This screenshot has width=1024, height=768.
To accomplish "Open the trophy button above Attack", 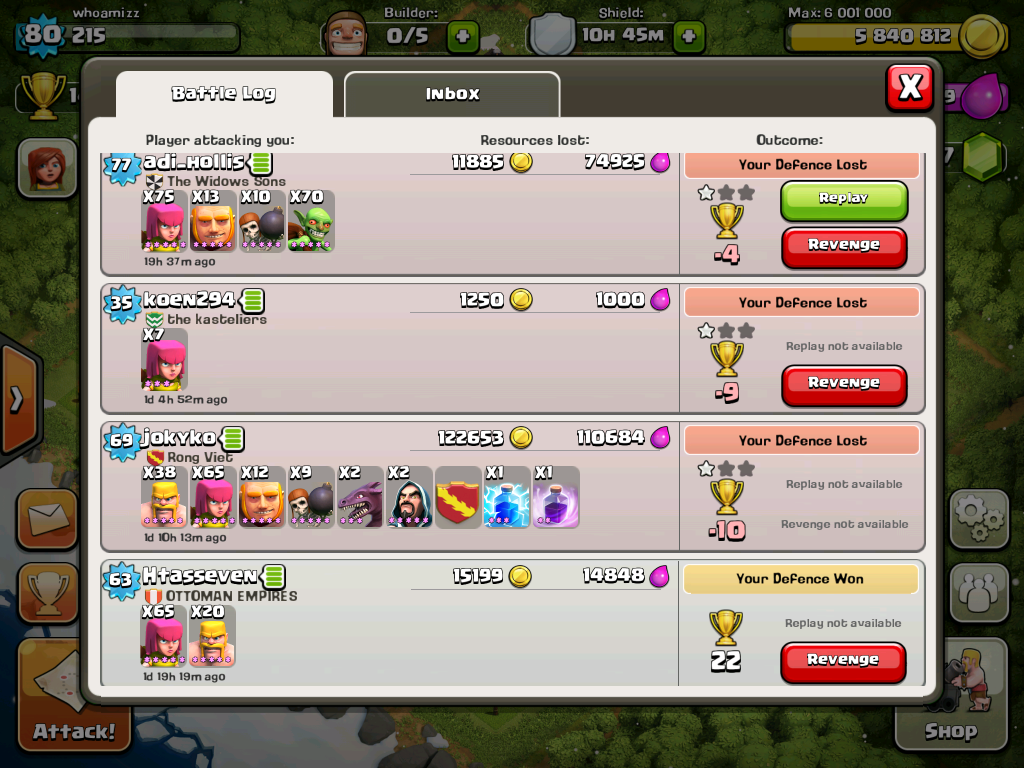I will [46, 592].
